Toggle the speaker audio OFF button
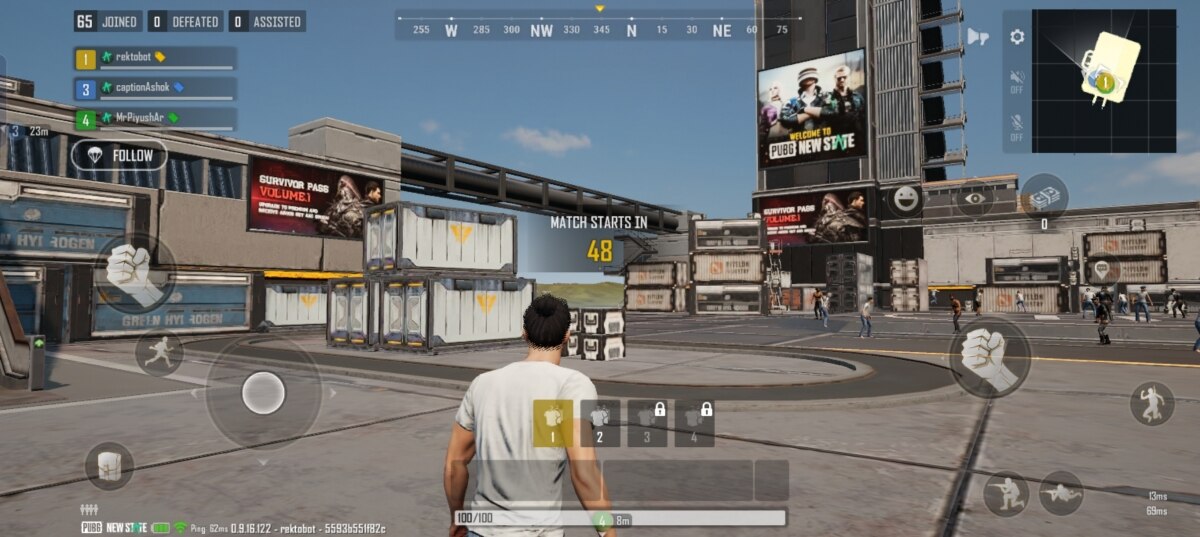1200x537 pixels. pos(1017,80)
